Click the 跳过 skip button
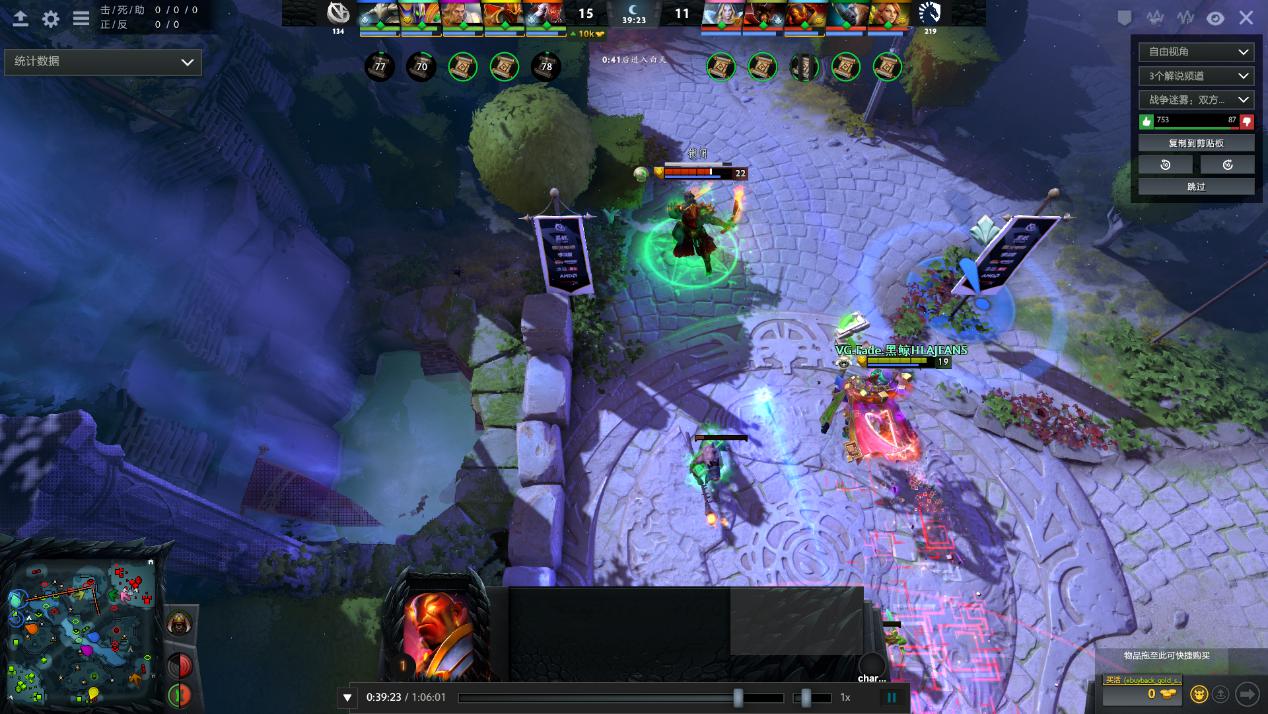The width and height of the screenshot is (1268, 714). (x=1196, y=187)
